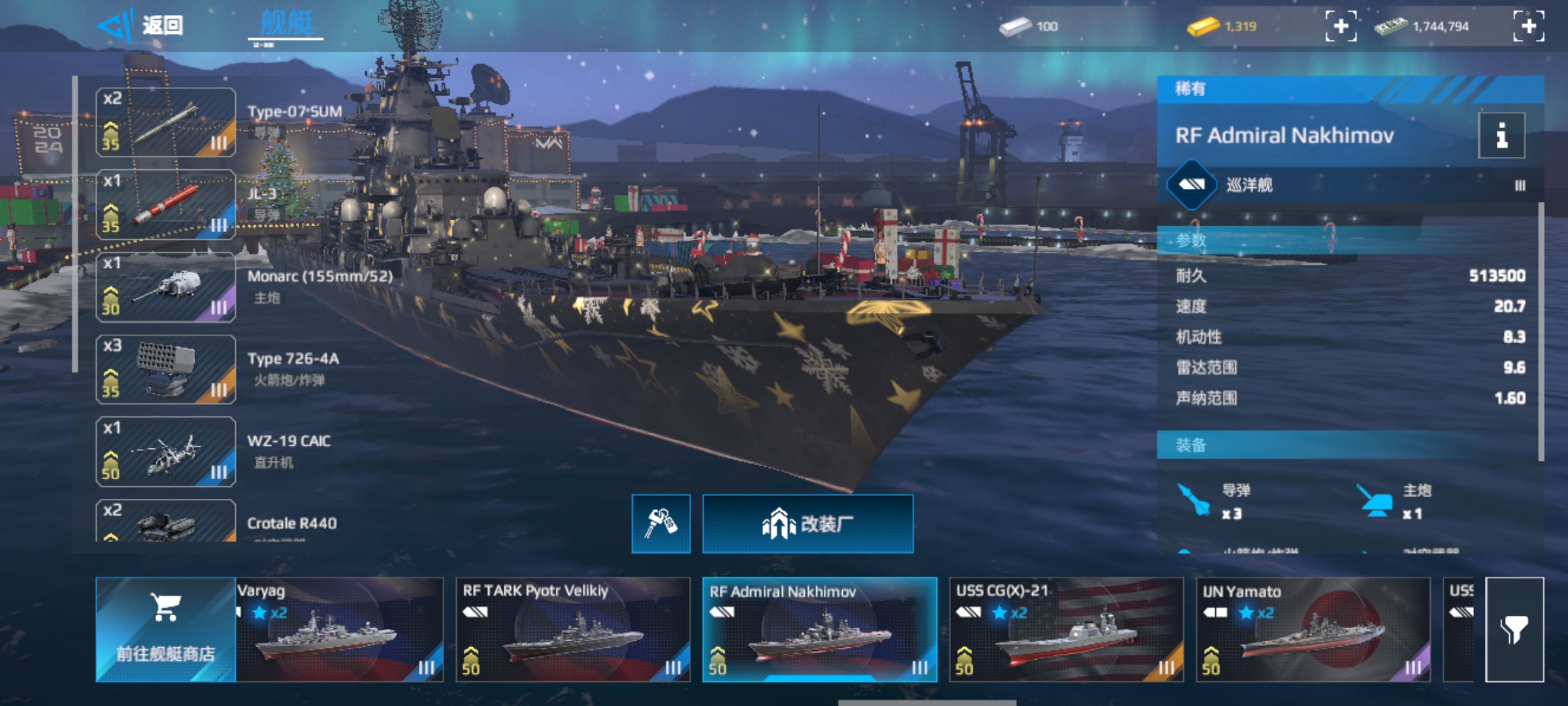Select the Crotale R440 air defense slot
This screenshot has height=706, width=1568.
pyautogui.click(x=166, y=522)
